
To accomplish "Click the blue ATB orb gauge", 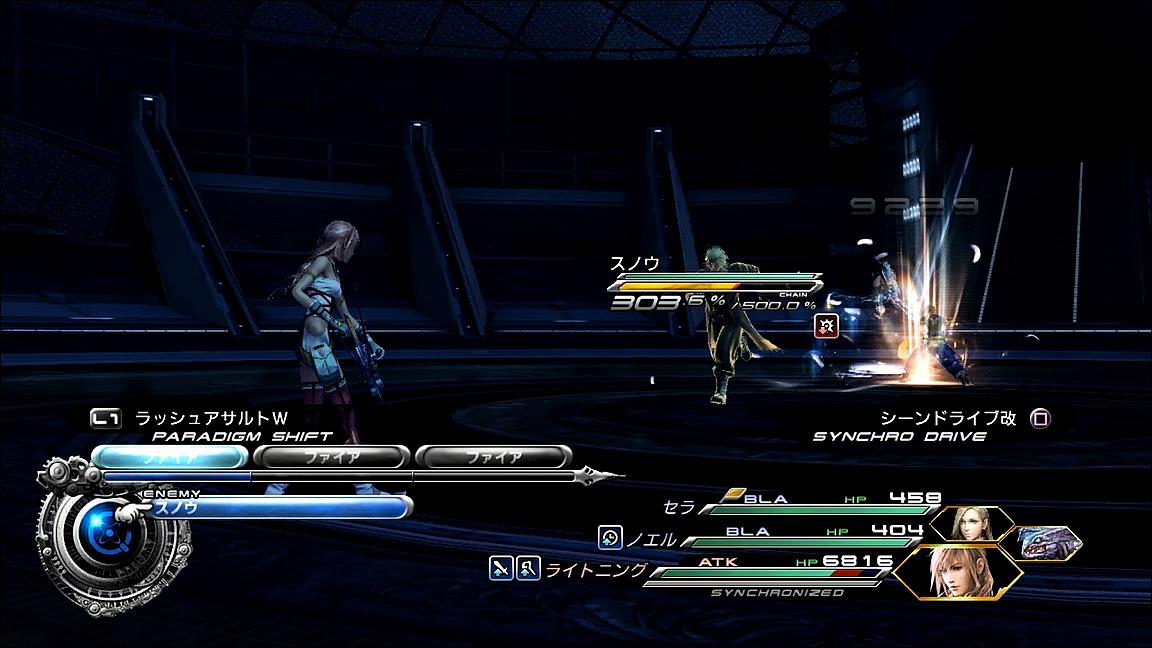I will click(x=101, y=537).
